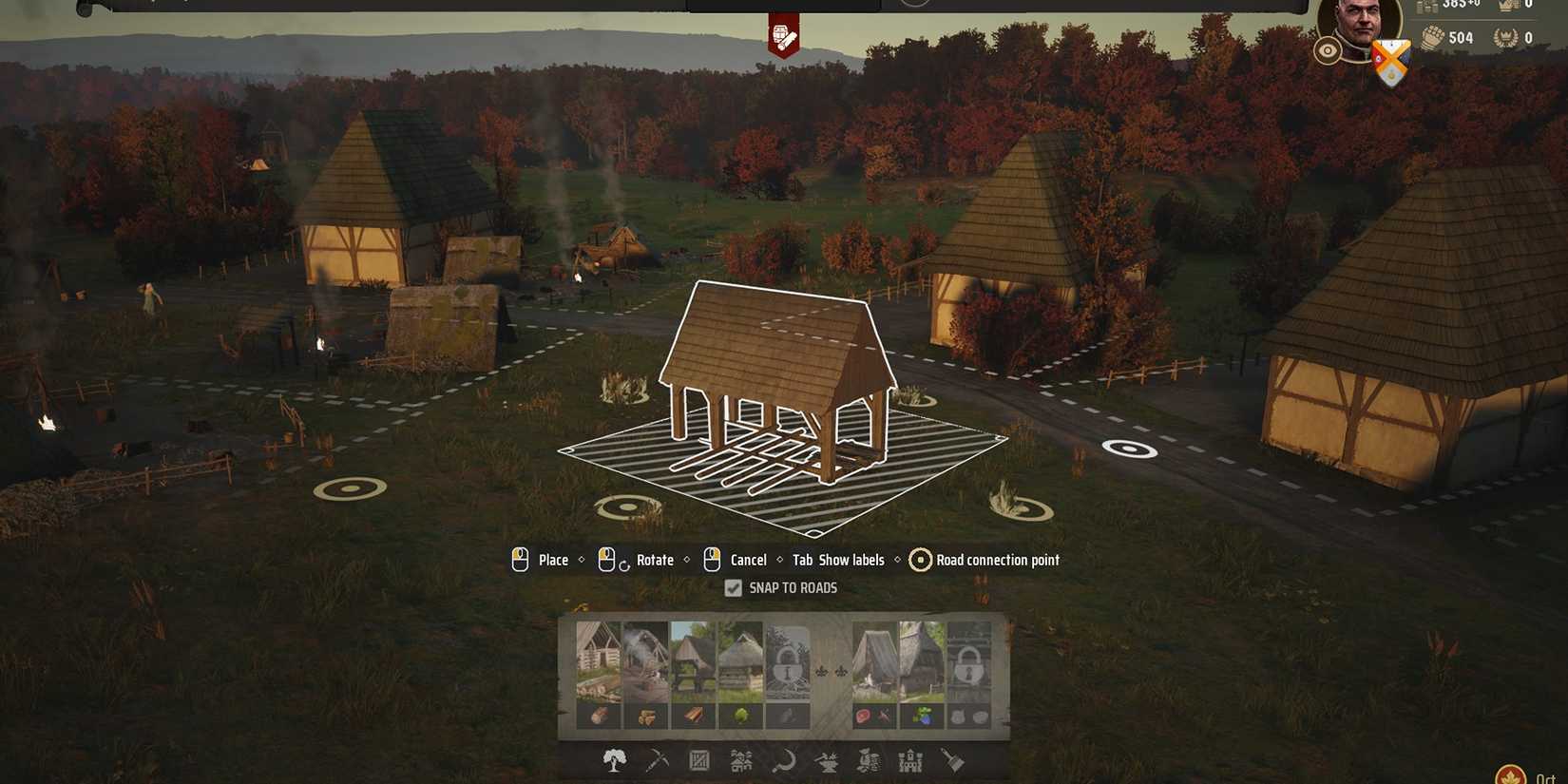This screenshot has width=1568, height=784.
Task: Click the trade goods category icon
Action: point(870,761)
